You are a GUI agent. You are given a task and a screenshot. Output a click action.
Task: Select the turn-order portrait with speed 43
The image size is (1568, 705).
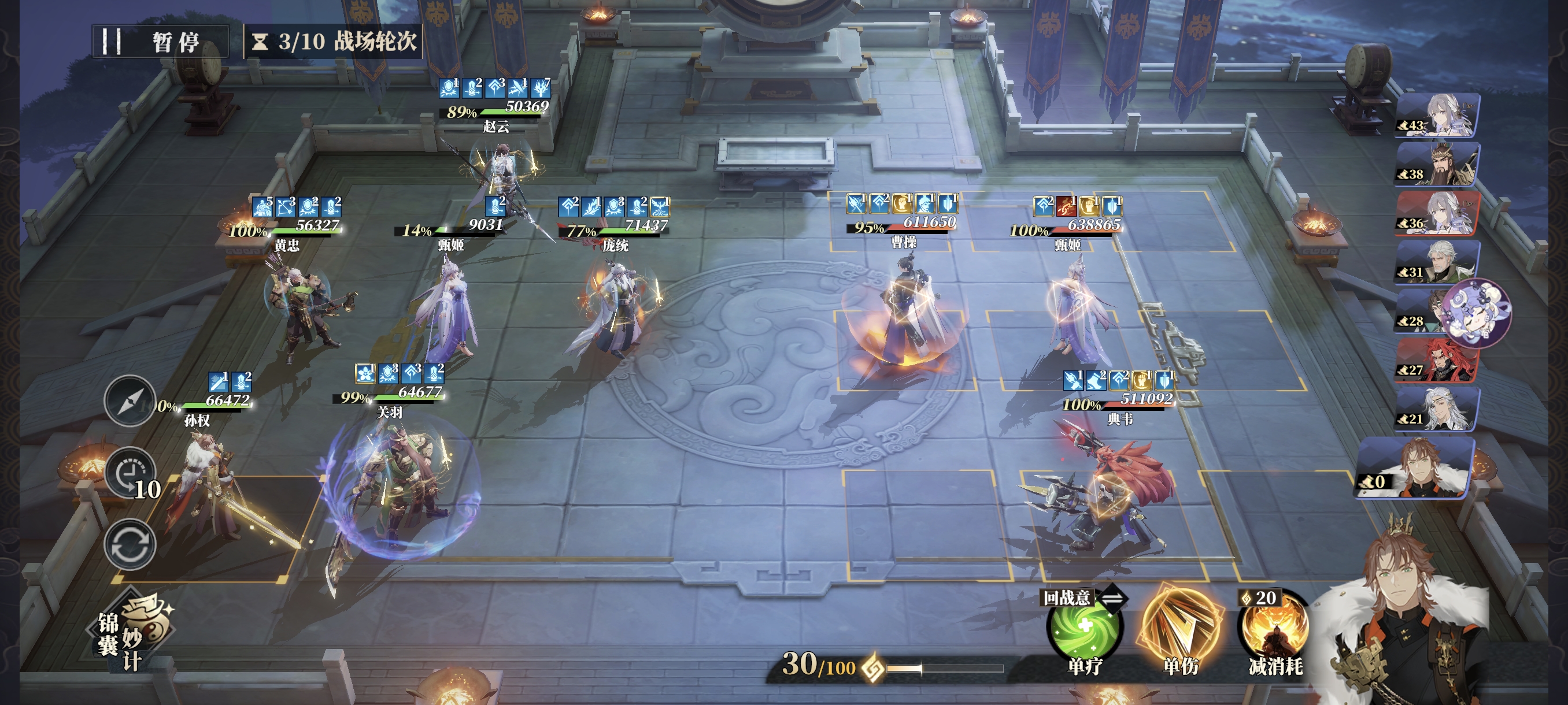(1437, 115)
